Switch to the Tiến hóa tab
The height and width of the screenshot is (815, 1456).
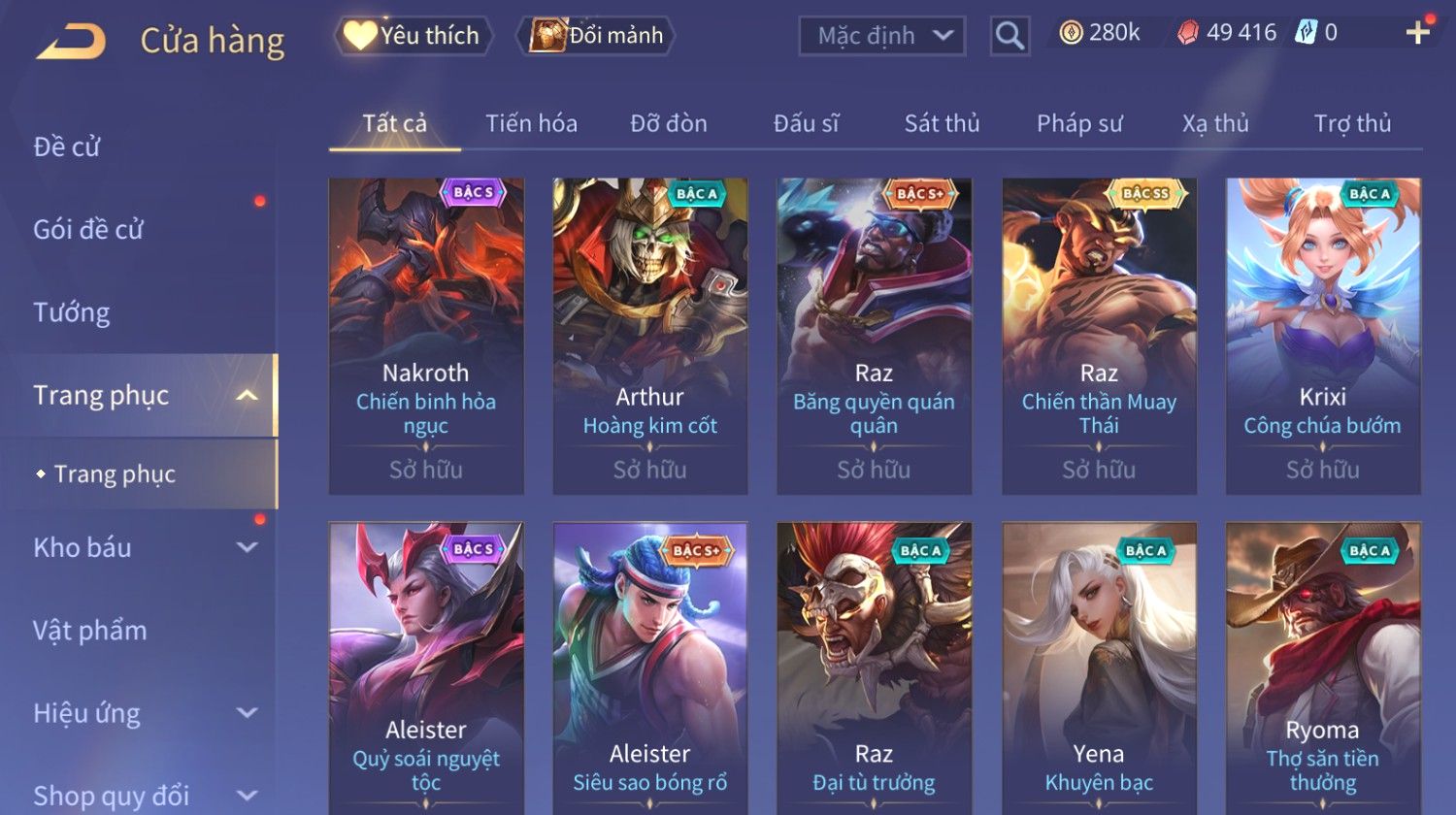tap(531, 123)
